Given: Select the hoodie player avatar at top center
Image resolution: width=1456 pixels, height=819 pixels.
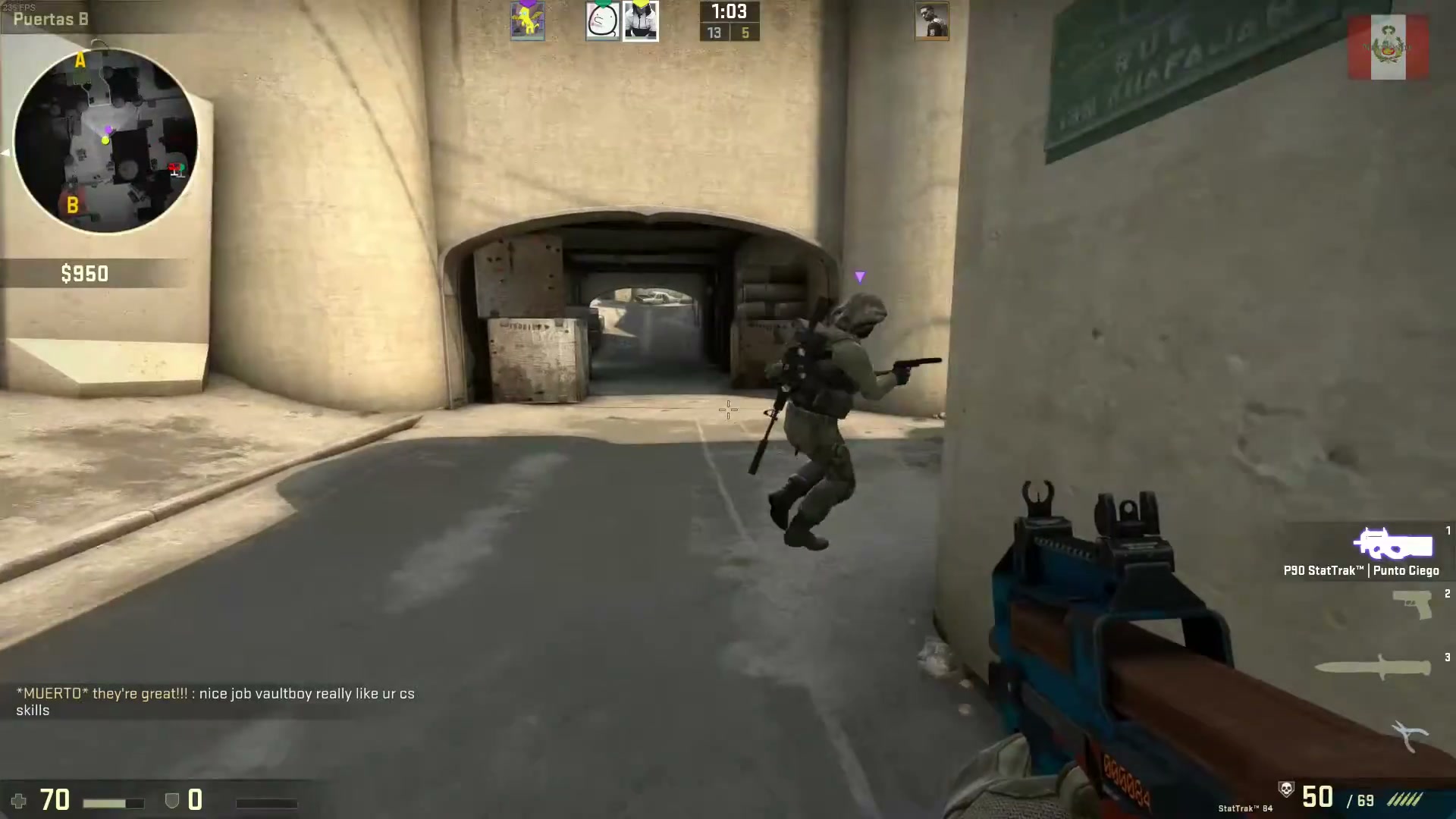Looking at the screenshot, I should [x=641, y=20].
